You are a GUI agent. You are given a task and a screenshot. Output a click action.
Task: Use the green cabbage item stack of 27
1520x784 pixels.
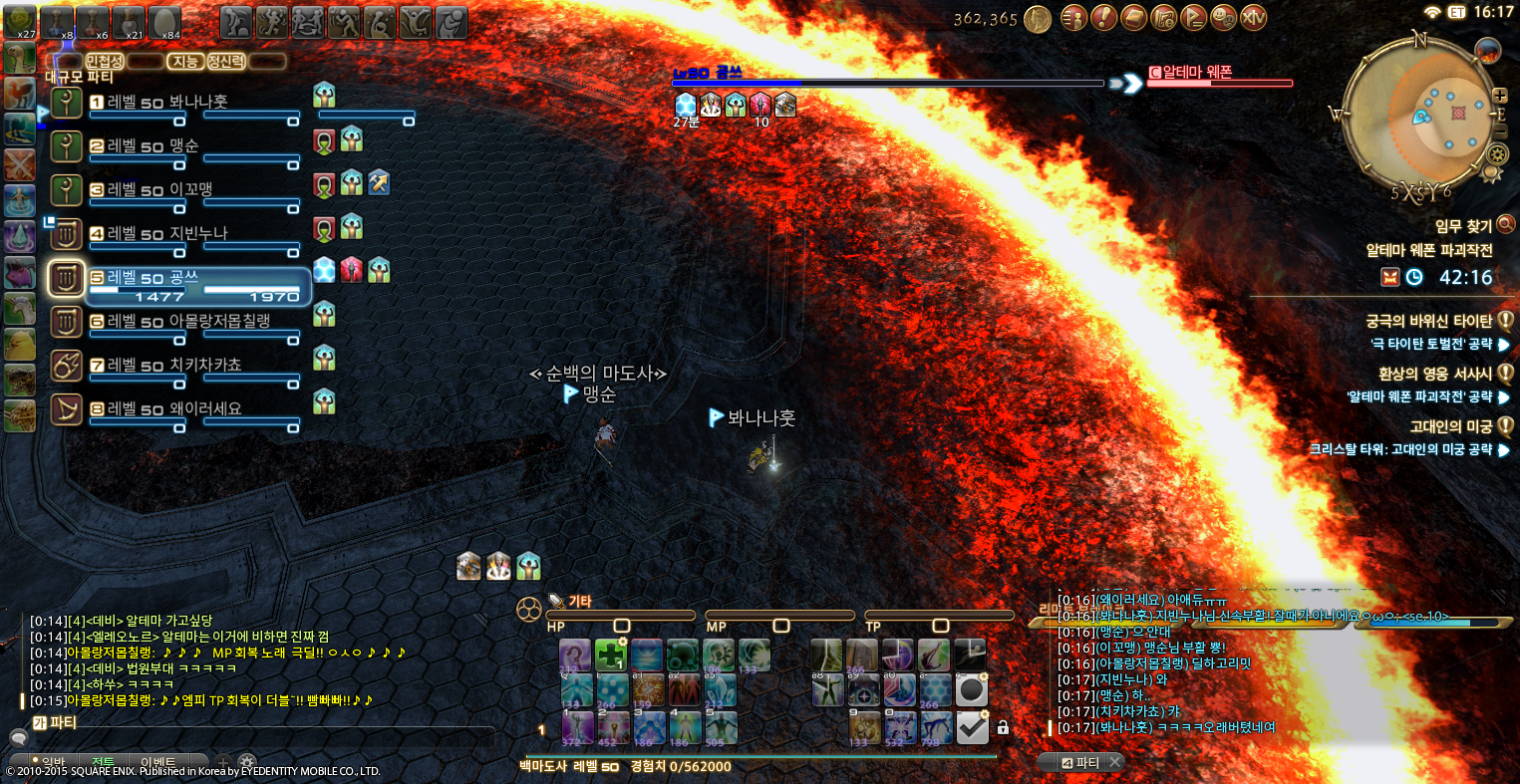coord(21,19)
